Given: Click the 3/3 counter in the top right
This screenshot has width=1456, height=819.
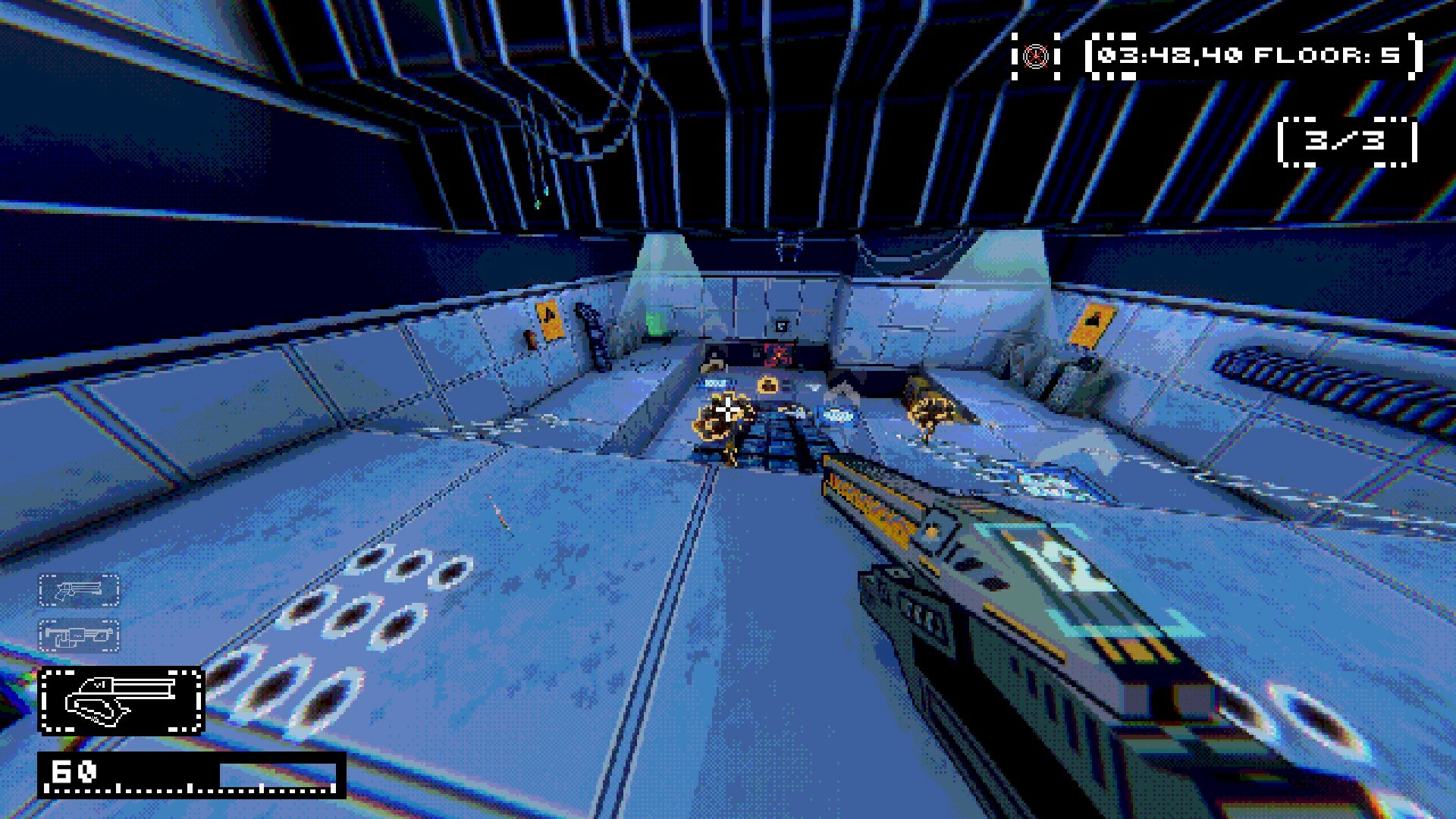Looking at the screenshot, I should point(1346,142).
